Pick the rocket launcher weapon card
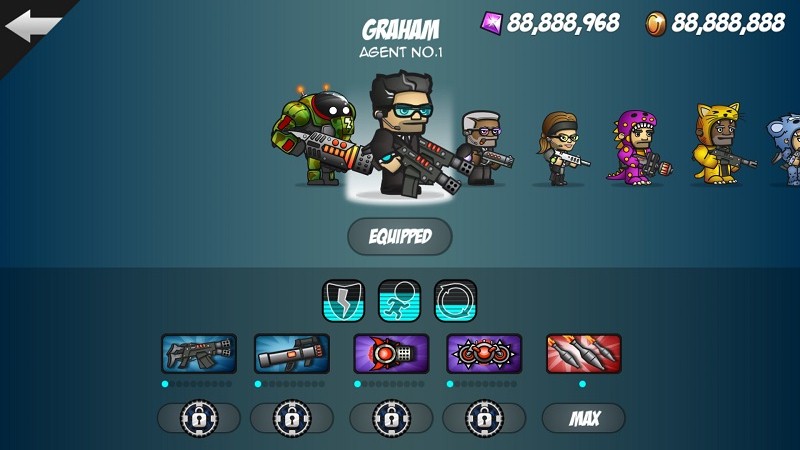The image size is (800, 450). 291,353
